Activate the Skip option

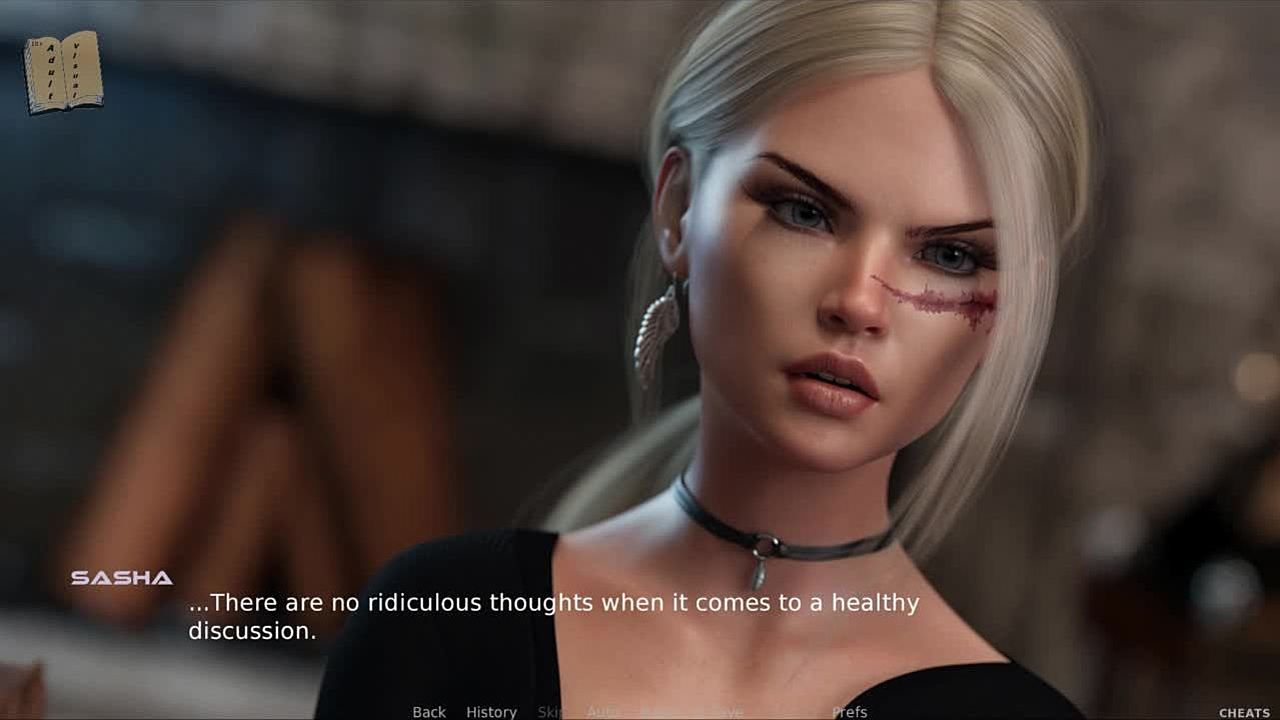551,712
